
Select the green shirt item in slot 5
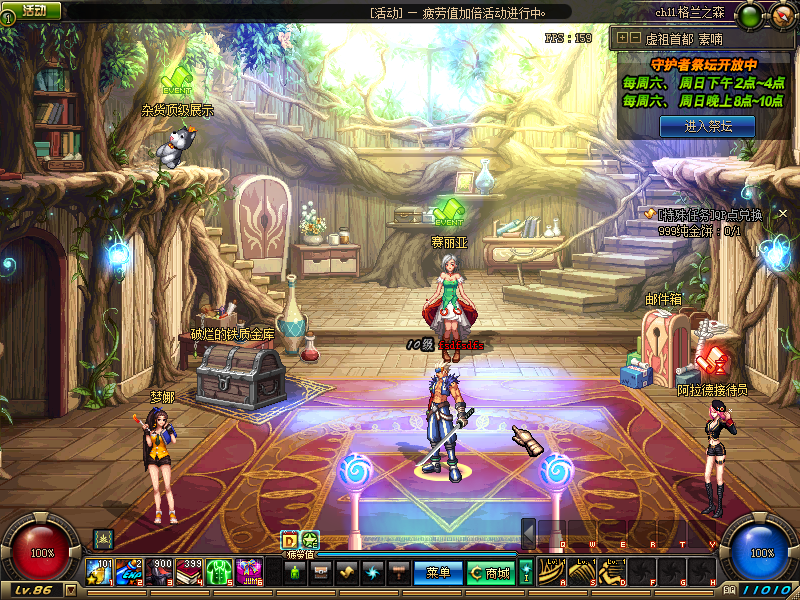[x=220, y=572]
